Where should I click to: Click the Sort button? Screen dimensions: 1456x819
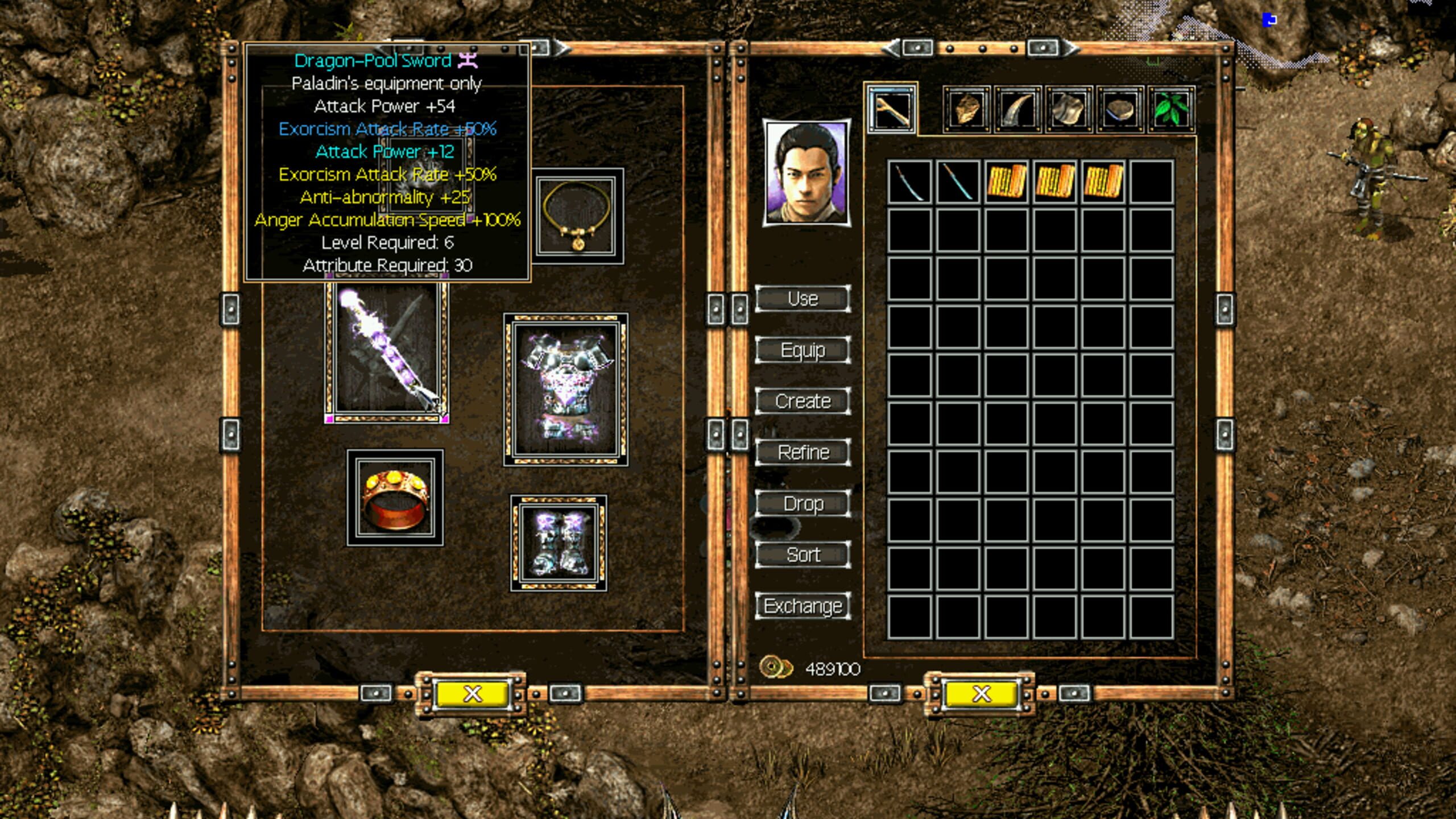803,554
